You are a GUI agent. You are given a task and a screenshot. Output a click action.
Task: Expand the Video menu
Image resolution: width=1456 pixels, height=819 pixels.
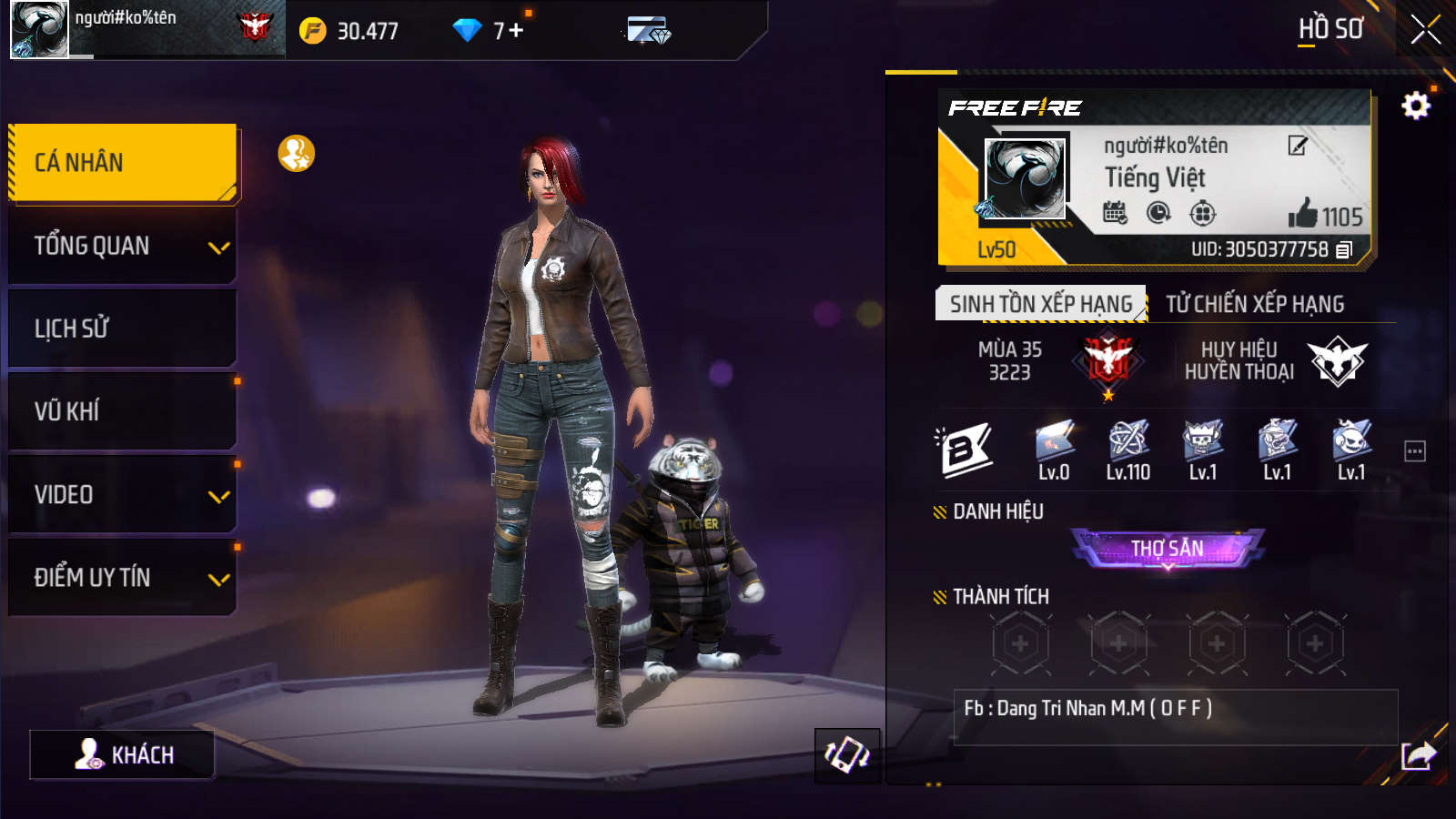123,495
